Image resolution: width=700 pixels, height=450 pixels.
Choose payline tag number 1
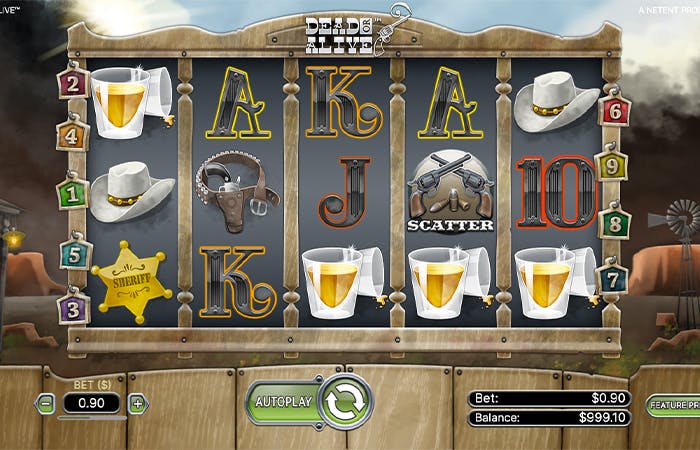coord(72,192)
